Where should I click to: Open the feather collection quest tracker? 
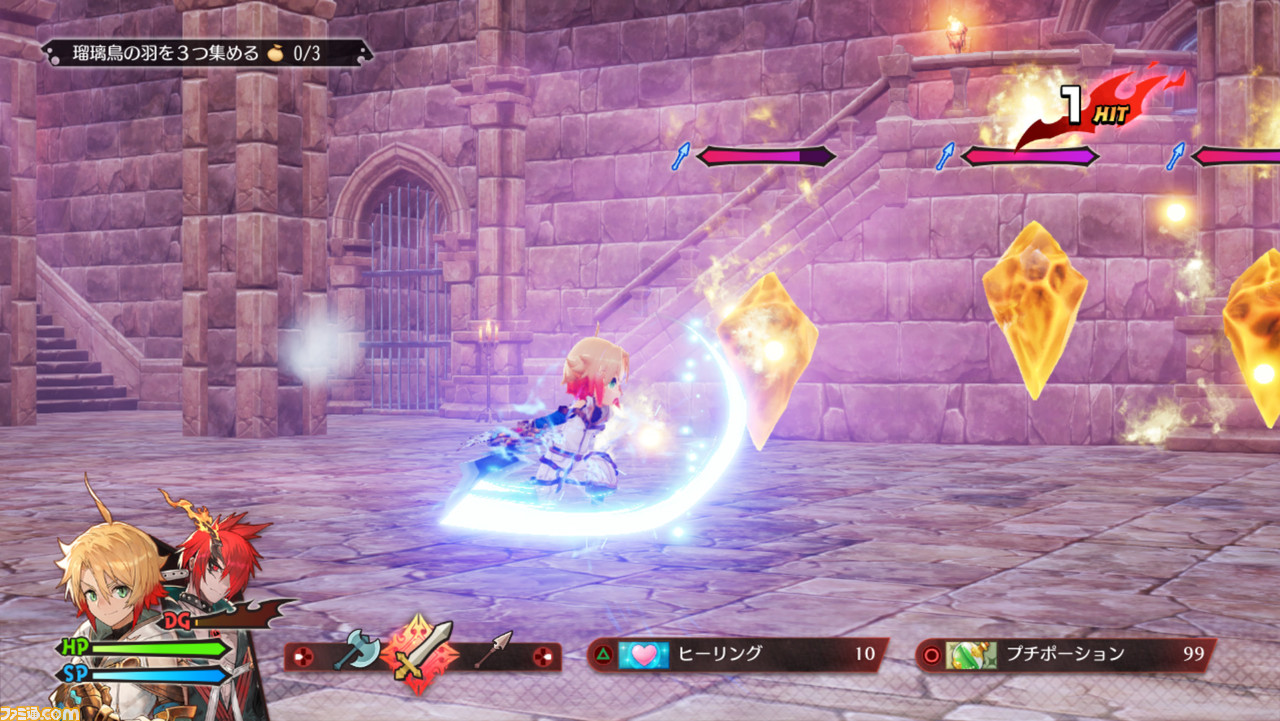[206, 53]
